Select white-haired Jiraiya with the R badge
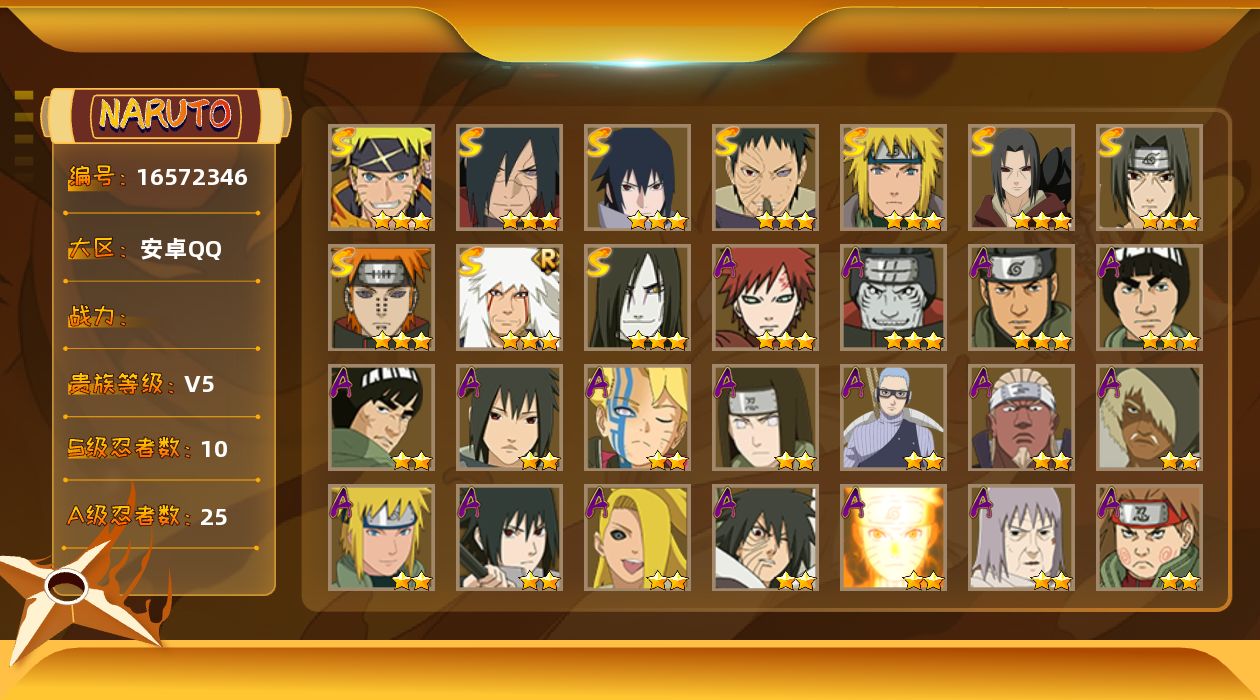Viewport: 1260px width, 700px height. point(509,297)
